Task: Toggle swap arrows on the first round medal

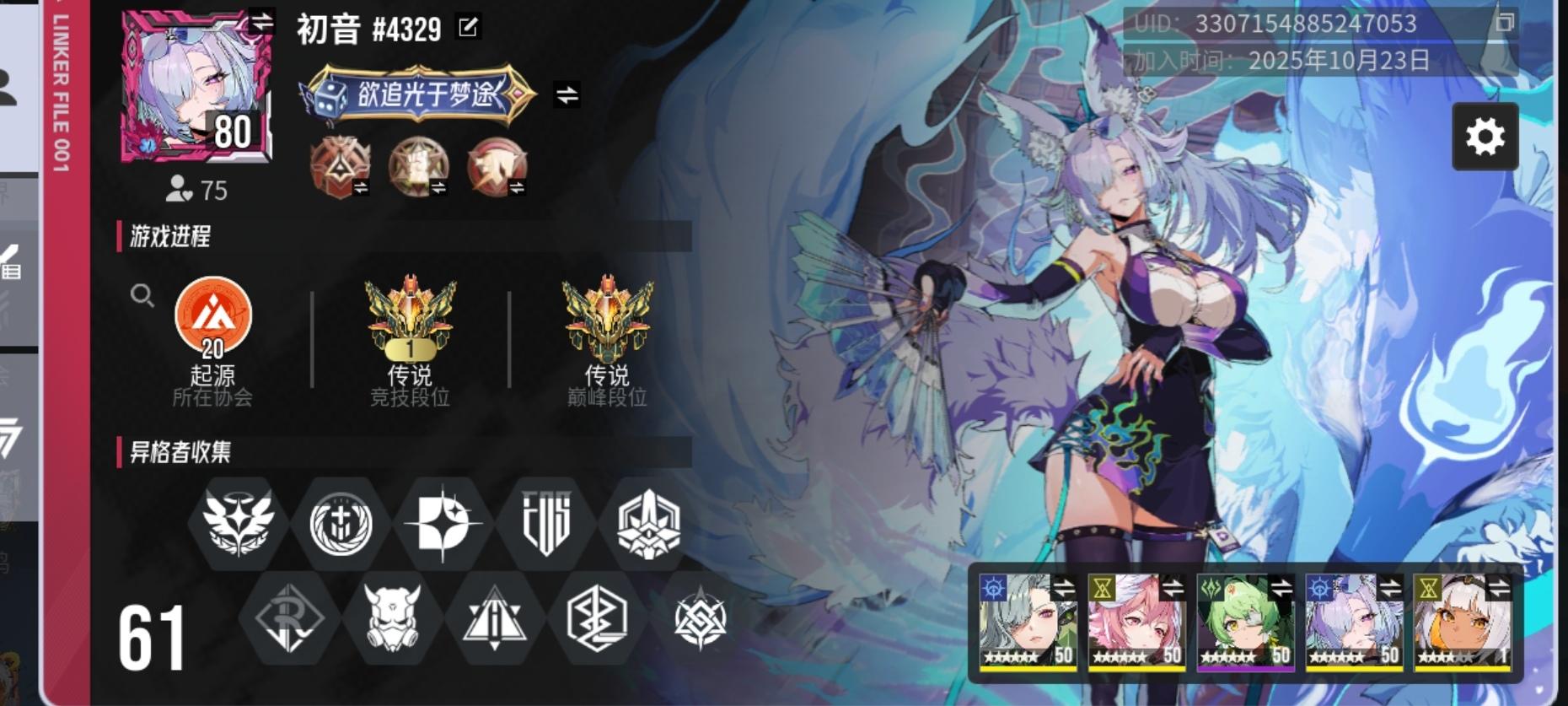Action: point(361,188)
